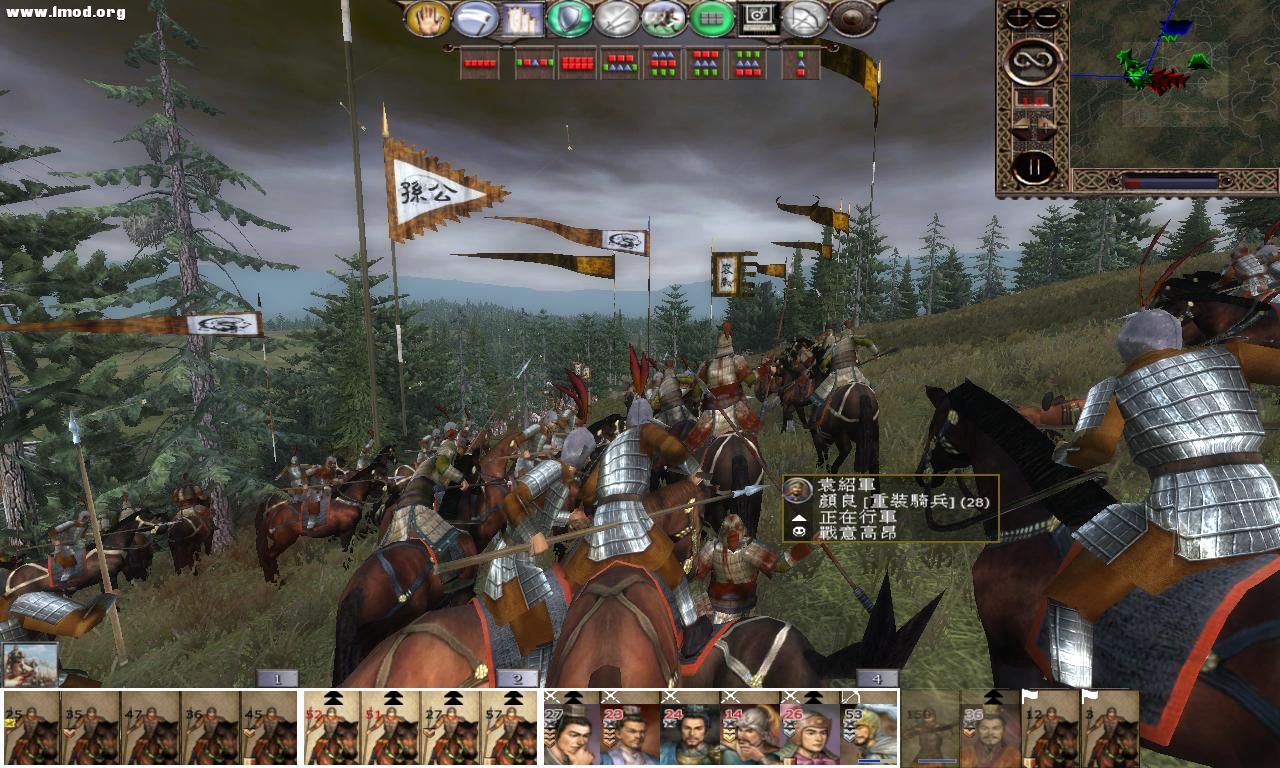Open cinematic view with the camera icon
The height and width of the screenshot is (768, 1280).
click(x=760, y=21)
